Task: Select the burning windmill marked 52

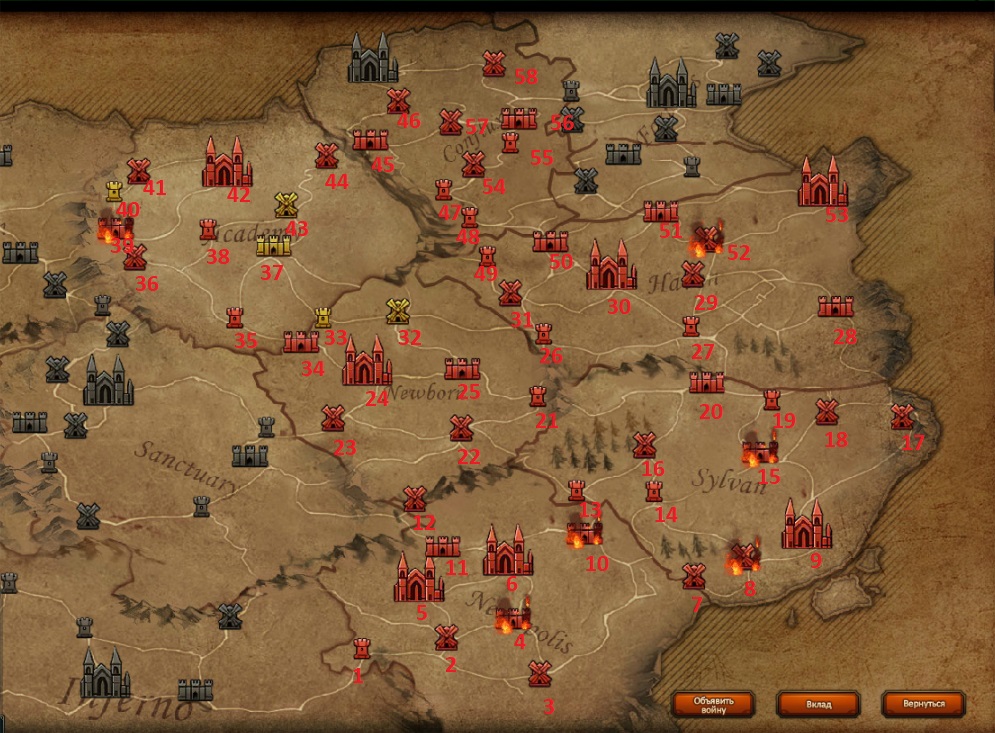Action: point(708,239)
